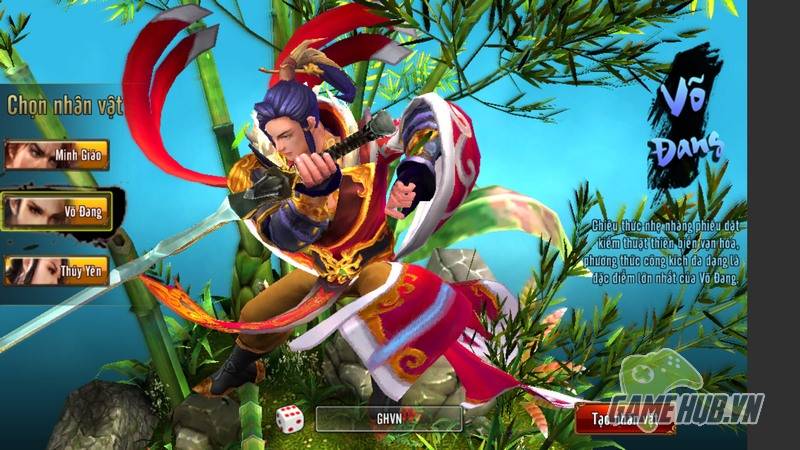Choose the Võ Đang character class

point(56,211)
